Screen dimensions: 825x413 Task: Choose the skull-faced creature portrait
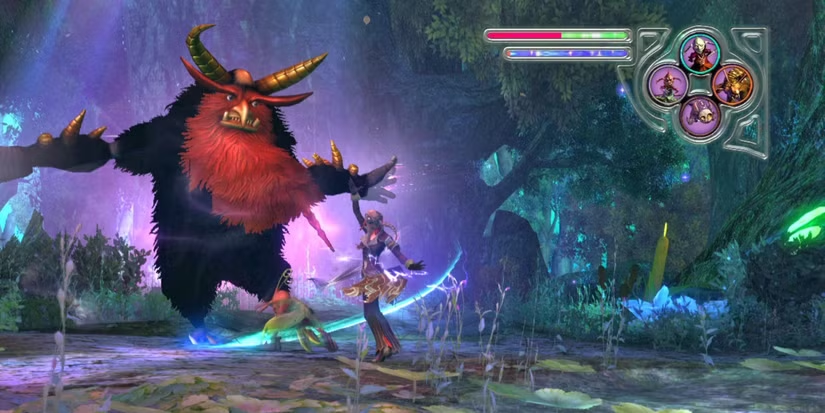coord(699,115)
